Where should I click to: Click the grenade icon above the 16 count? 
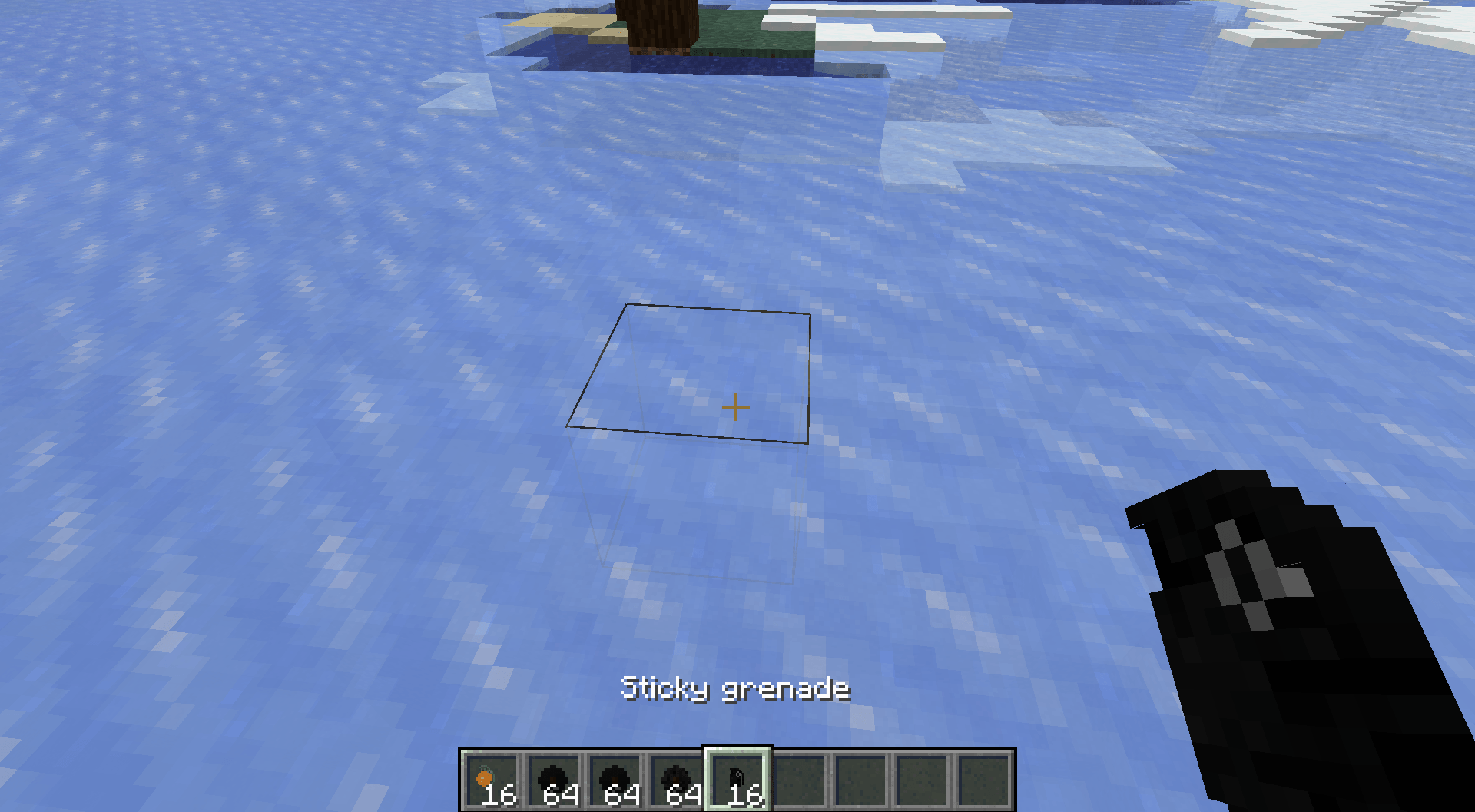[735, 772]
